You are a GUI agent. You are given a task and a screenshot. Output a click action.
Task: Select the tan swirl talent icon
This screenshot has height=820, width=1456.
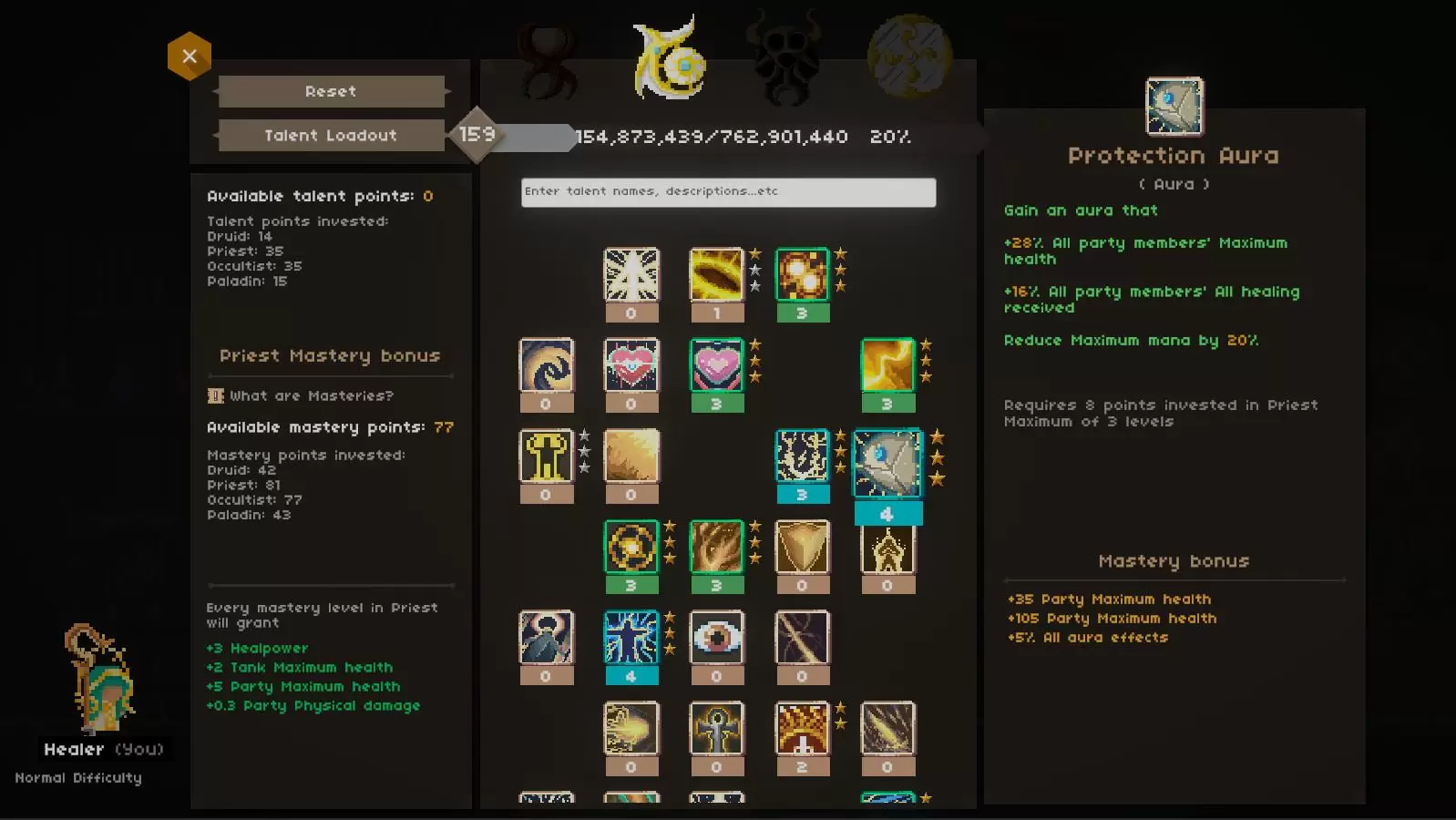pos(546,365)
